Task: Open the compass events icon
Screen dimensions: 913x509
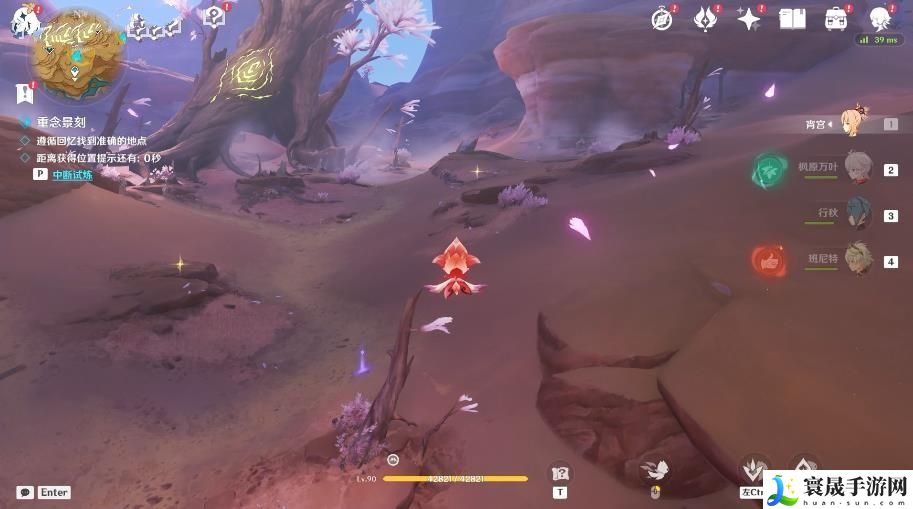Action: 662,17
